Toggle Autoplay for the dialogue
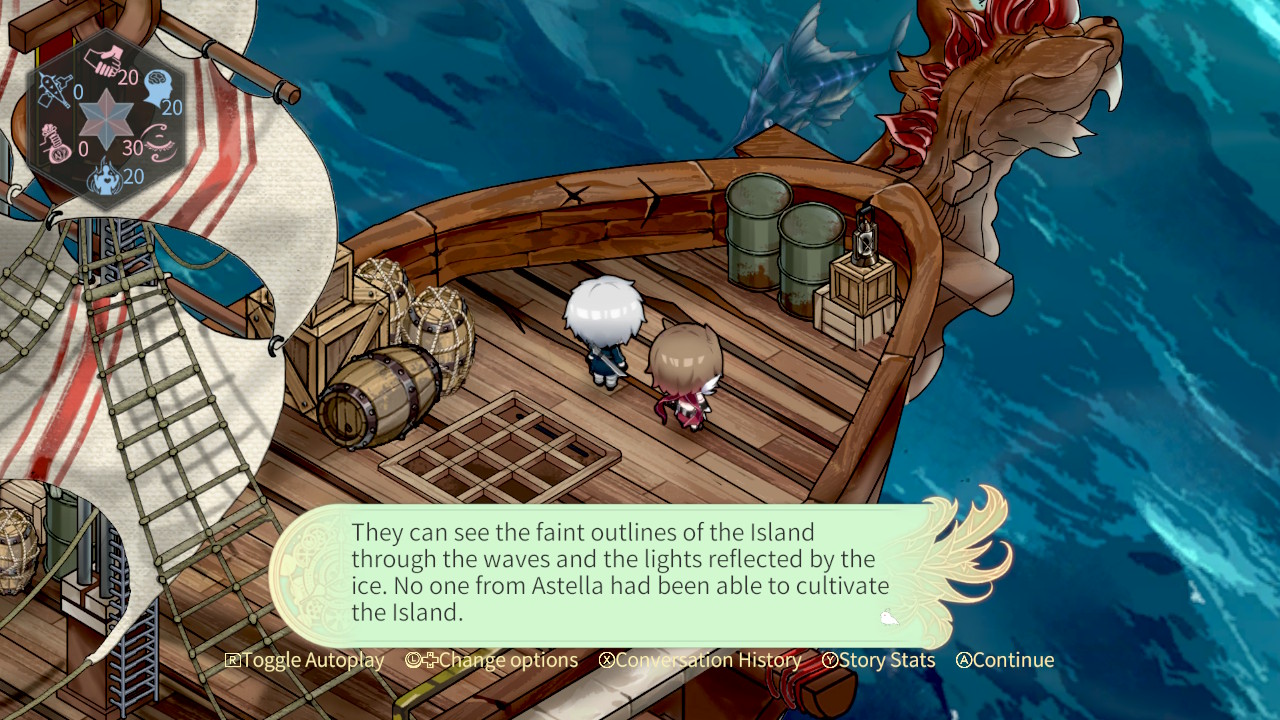1280x720 pixels. tap(305, 660)
